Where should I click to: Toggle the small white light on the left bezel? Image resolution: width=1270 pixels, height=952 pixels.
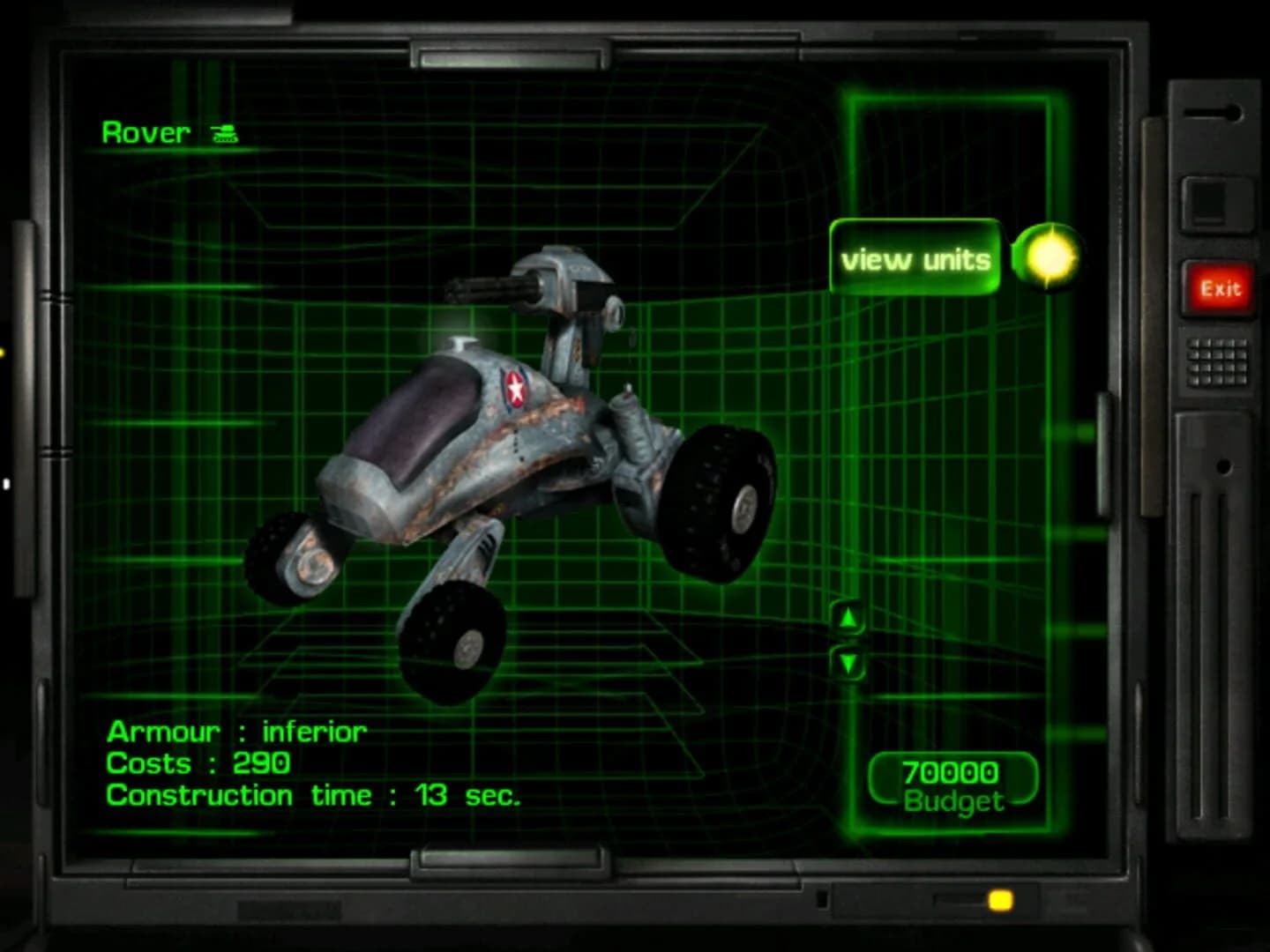(x=6, y=481)
